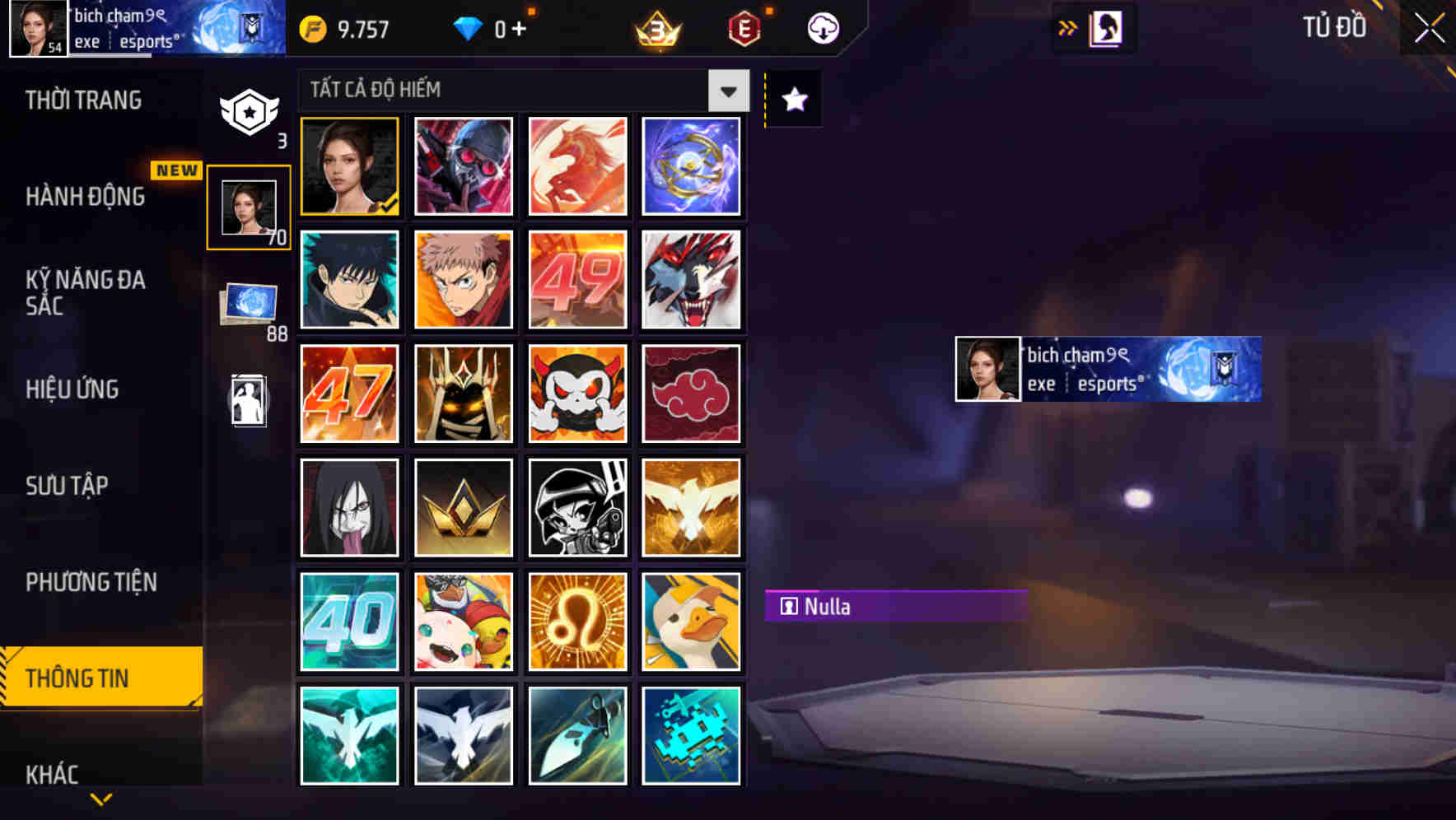Open the cloud download service icon
Viewport: 1456px width, 820px height.
coord(823,27)
